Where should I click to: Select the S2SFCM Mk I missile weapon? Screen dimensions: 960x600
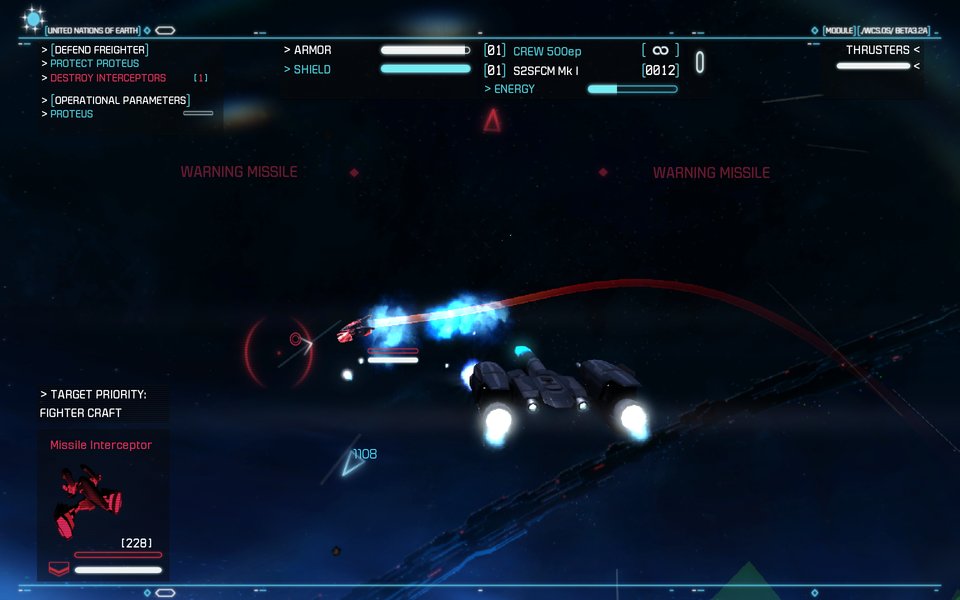coord(546,70)
